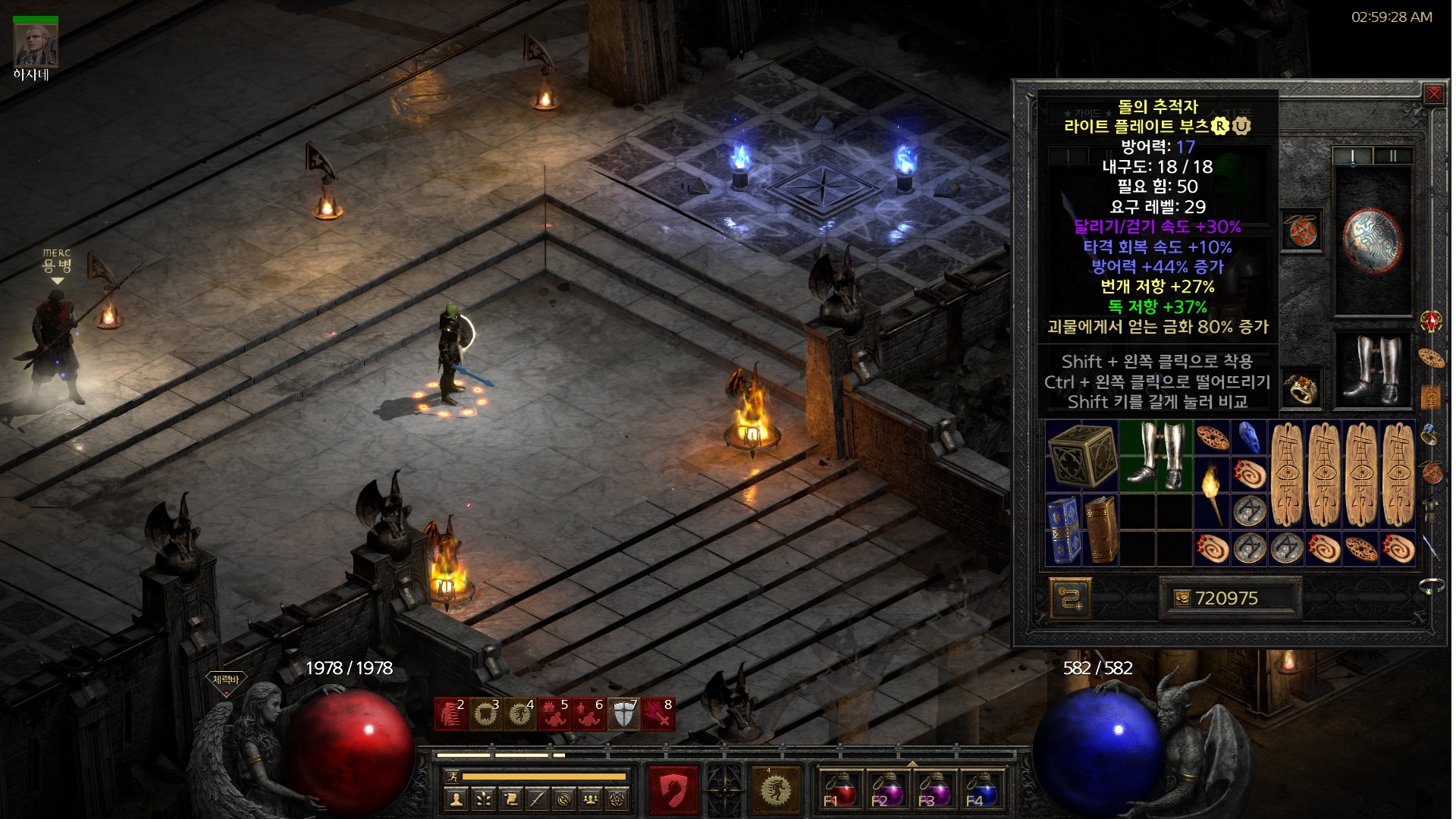This screenshot has width=1456, height=819.
Task: Pick up the Light Plated Boots in inventory
Action: coord(1156,456)
